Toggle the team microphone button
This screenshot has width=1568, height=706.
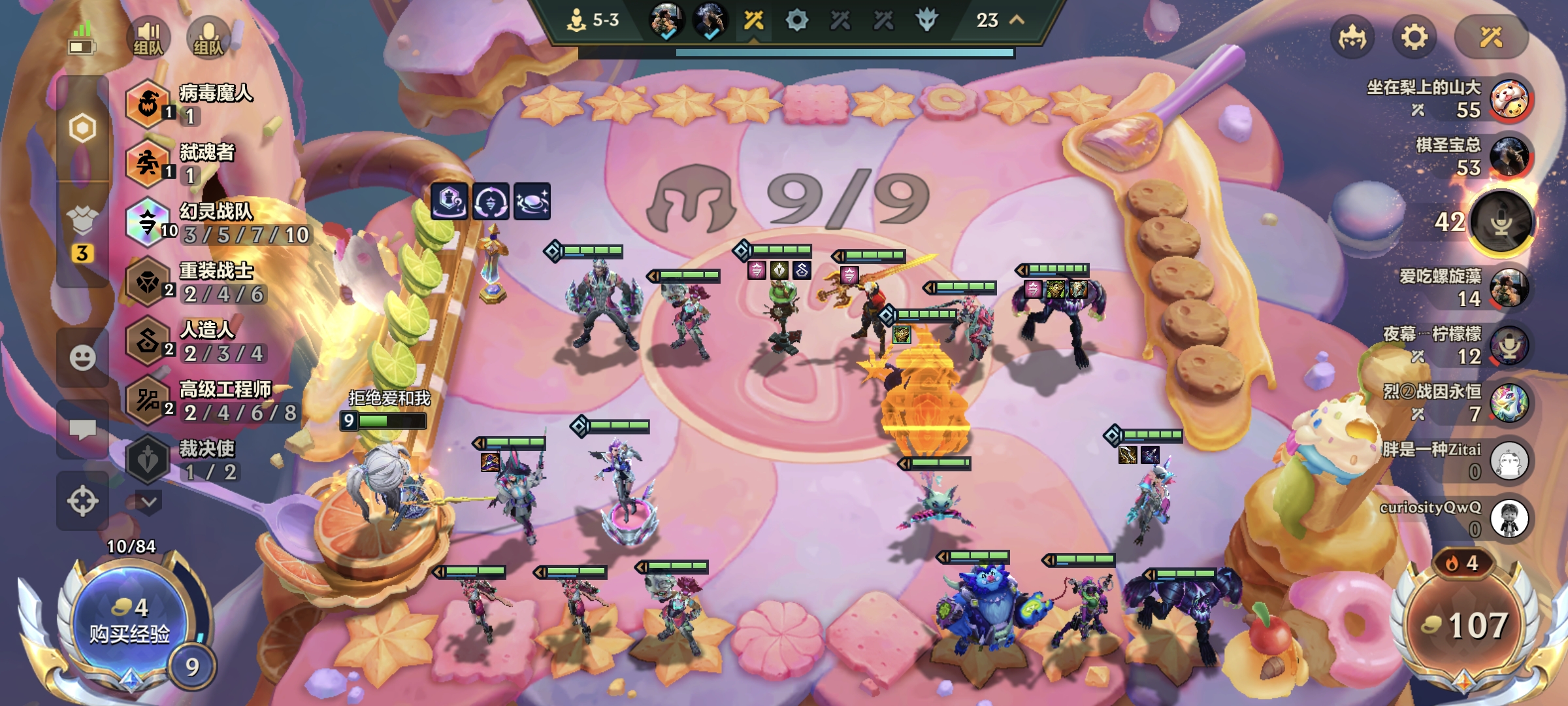click(208, 37)
